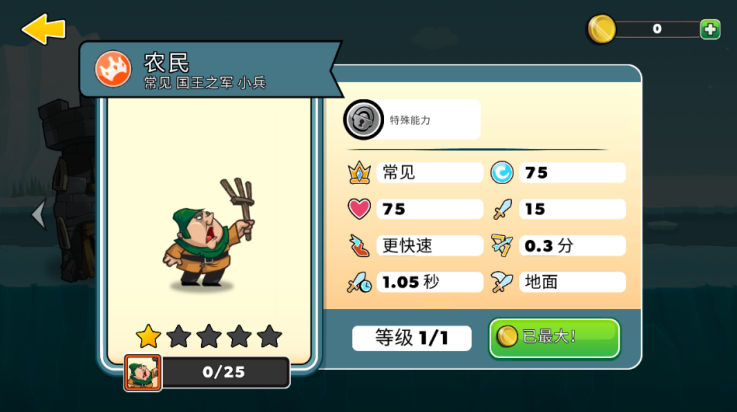Tap the orange faction emblem beside 农民

click(113, 68)
